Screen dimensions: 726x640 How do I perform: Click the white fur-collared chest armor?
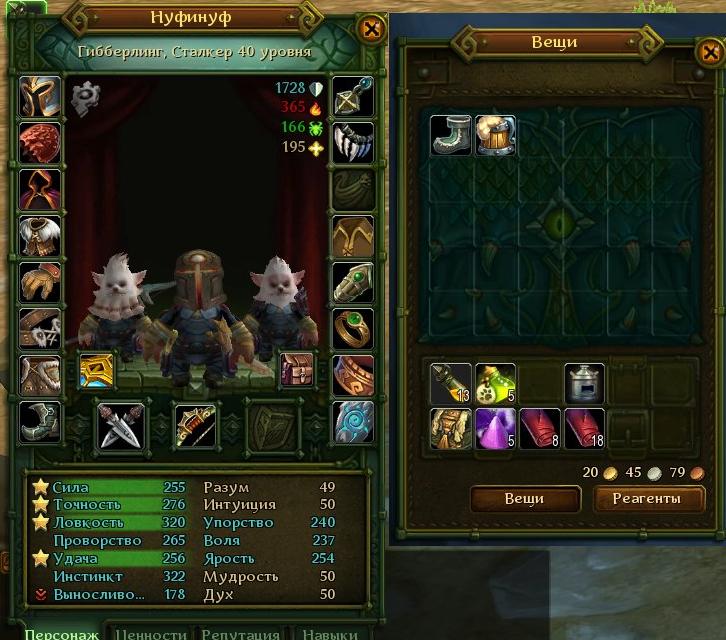[x=40, y=237]
